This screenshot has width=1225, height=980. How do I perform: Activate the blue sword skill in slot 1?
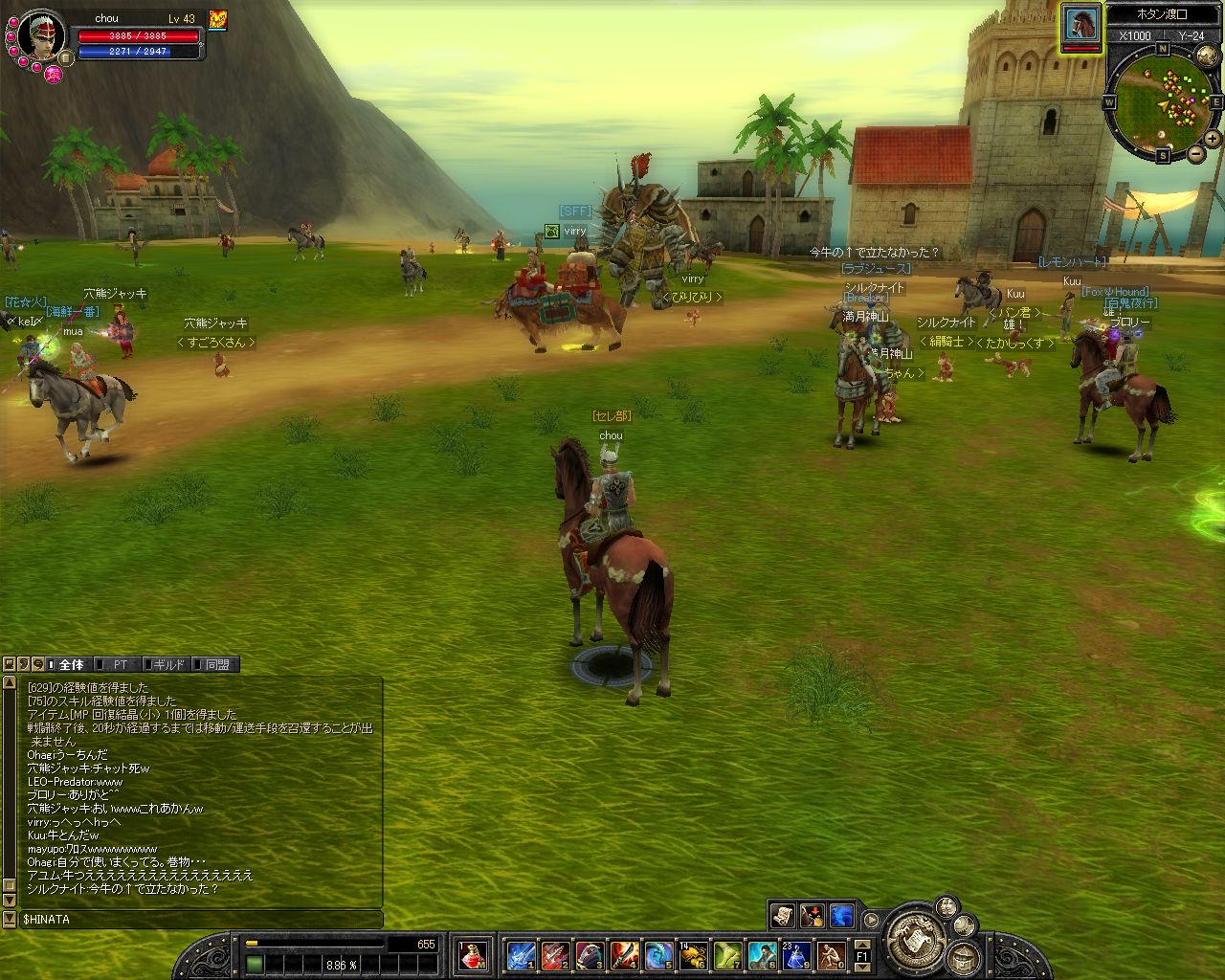(x=521, y=954)
